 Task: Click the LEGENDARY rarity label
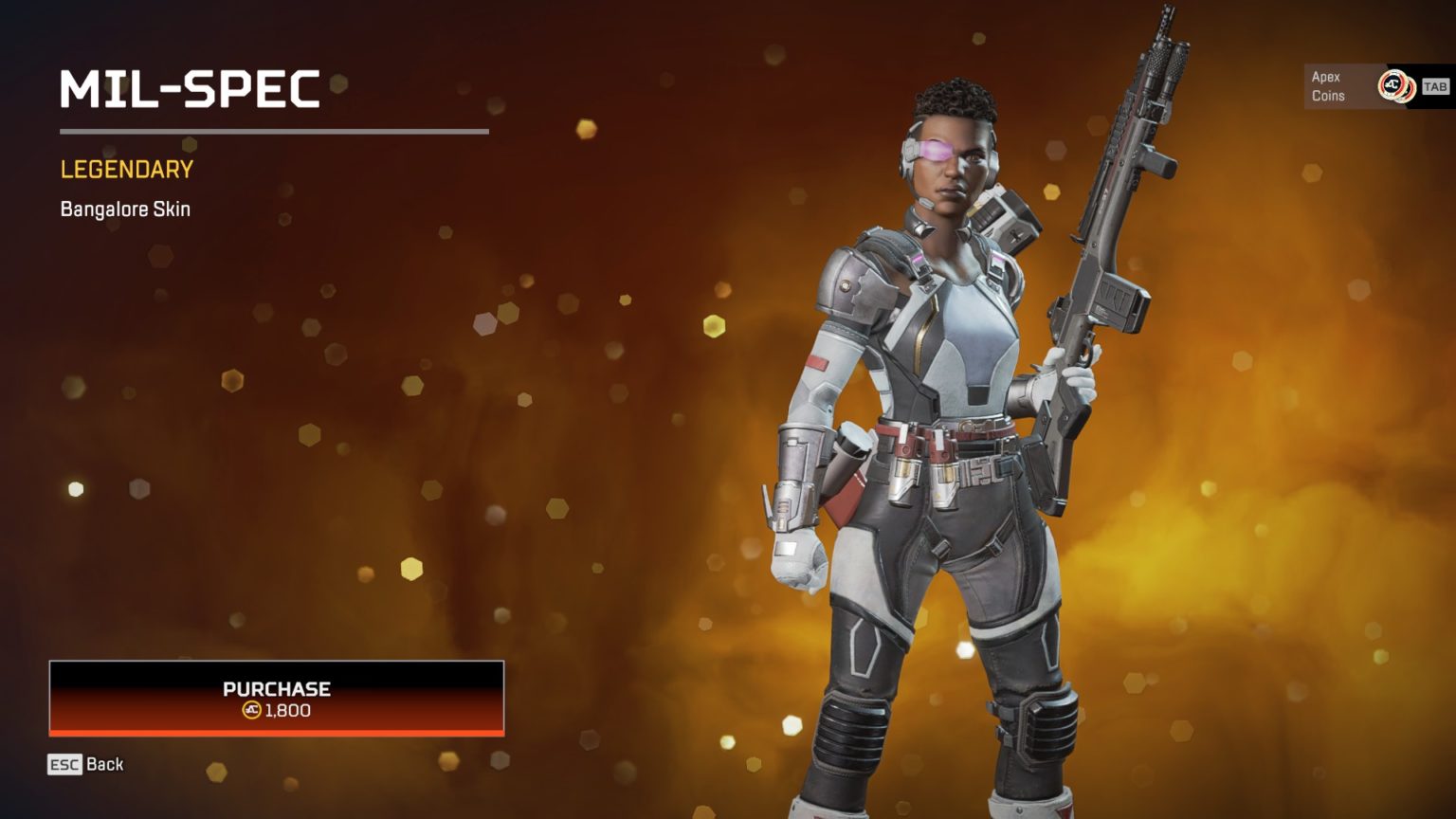pos(125,170)
